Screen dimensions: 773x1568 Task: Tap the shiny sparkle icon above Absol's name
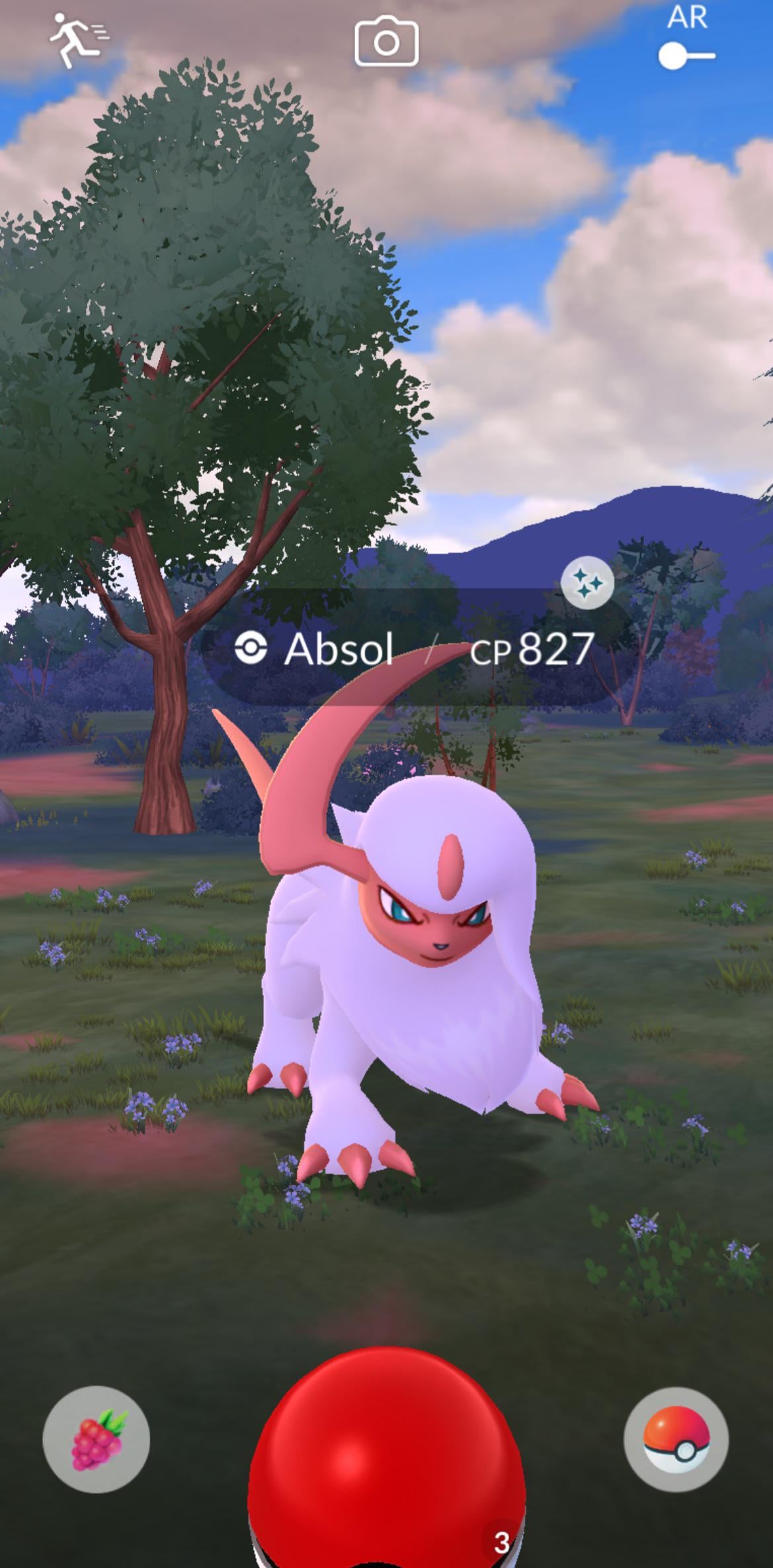587,583
